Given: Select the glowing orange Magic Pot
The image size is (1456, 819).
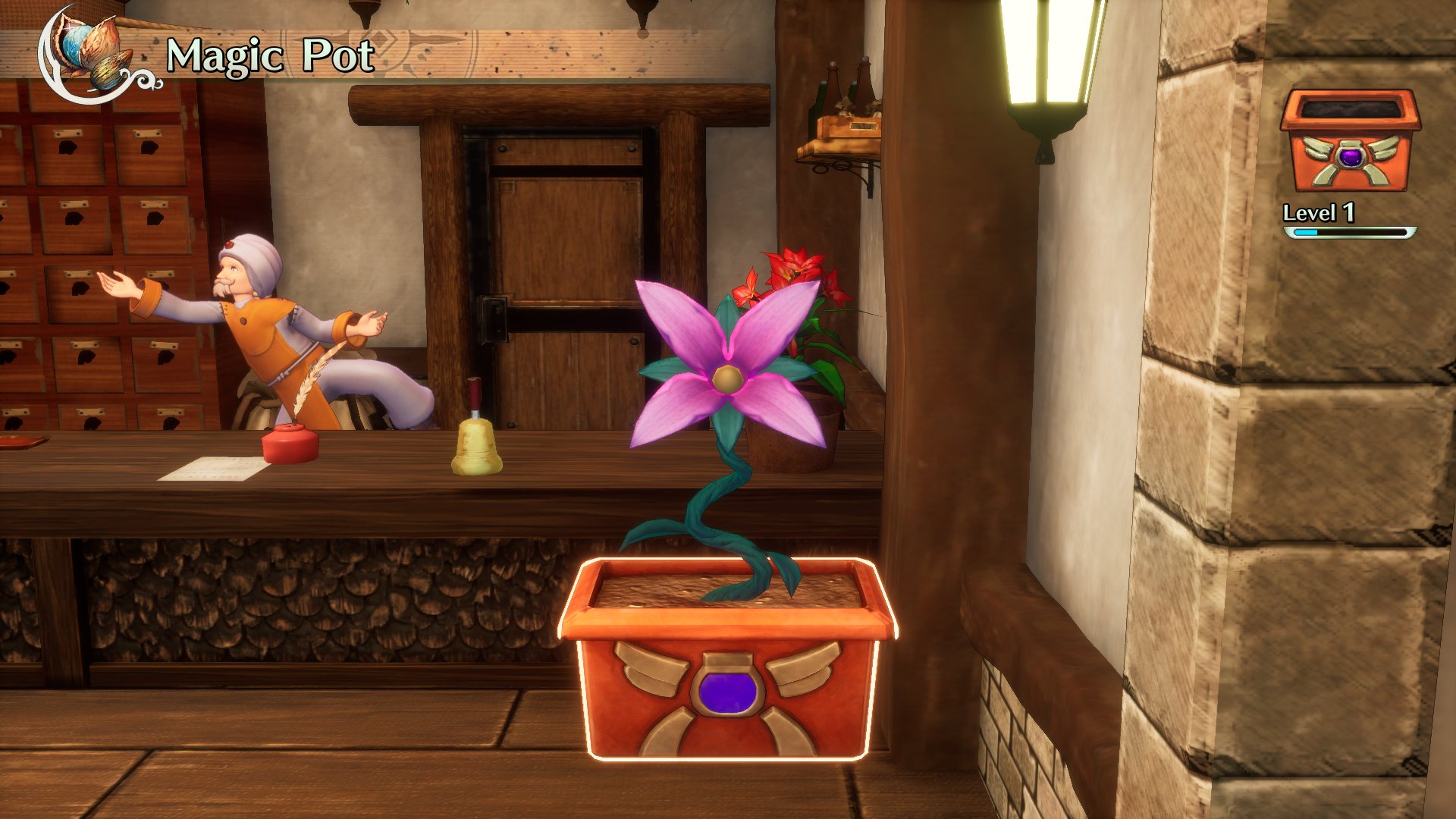Looking at the screenshot, I should 728,660.
